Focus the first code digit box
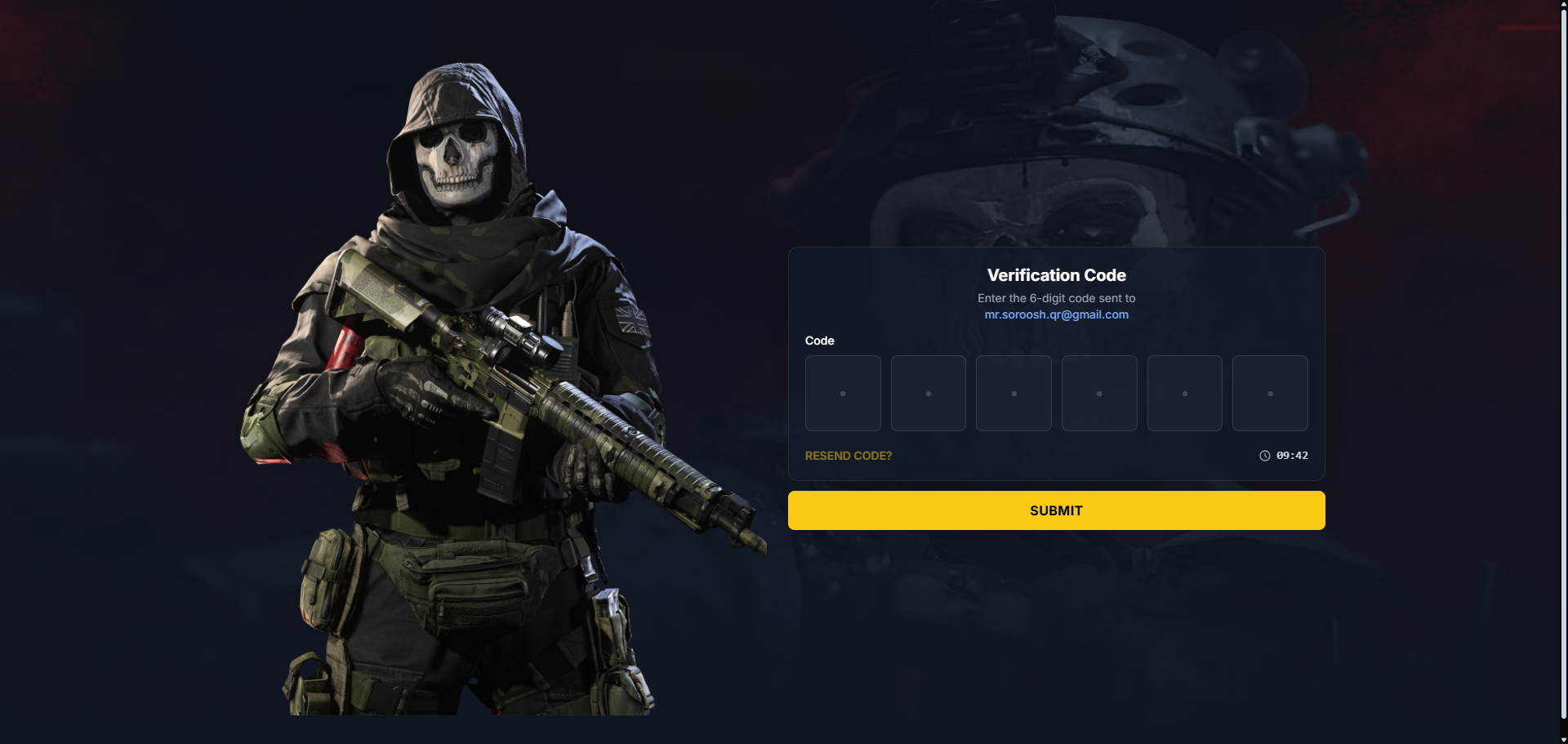1568x744 pixels. tap(843, 393)
